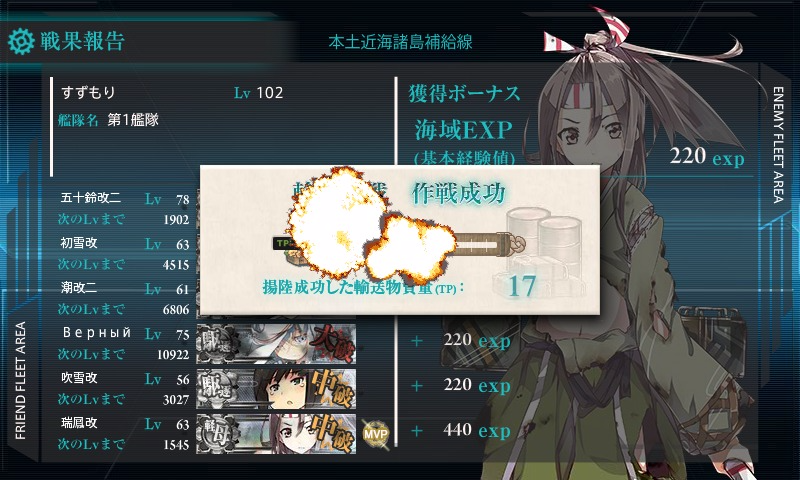
Task: Pick the 潮改二 ship row
Action: tap(125, 297)
